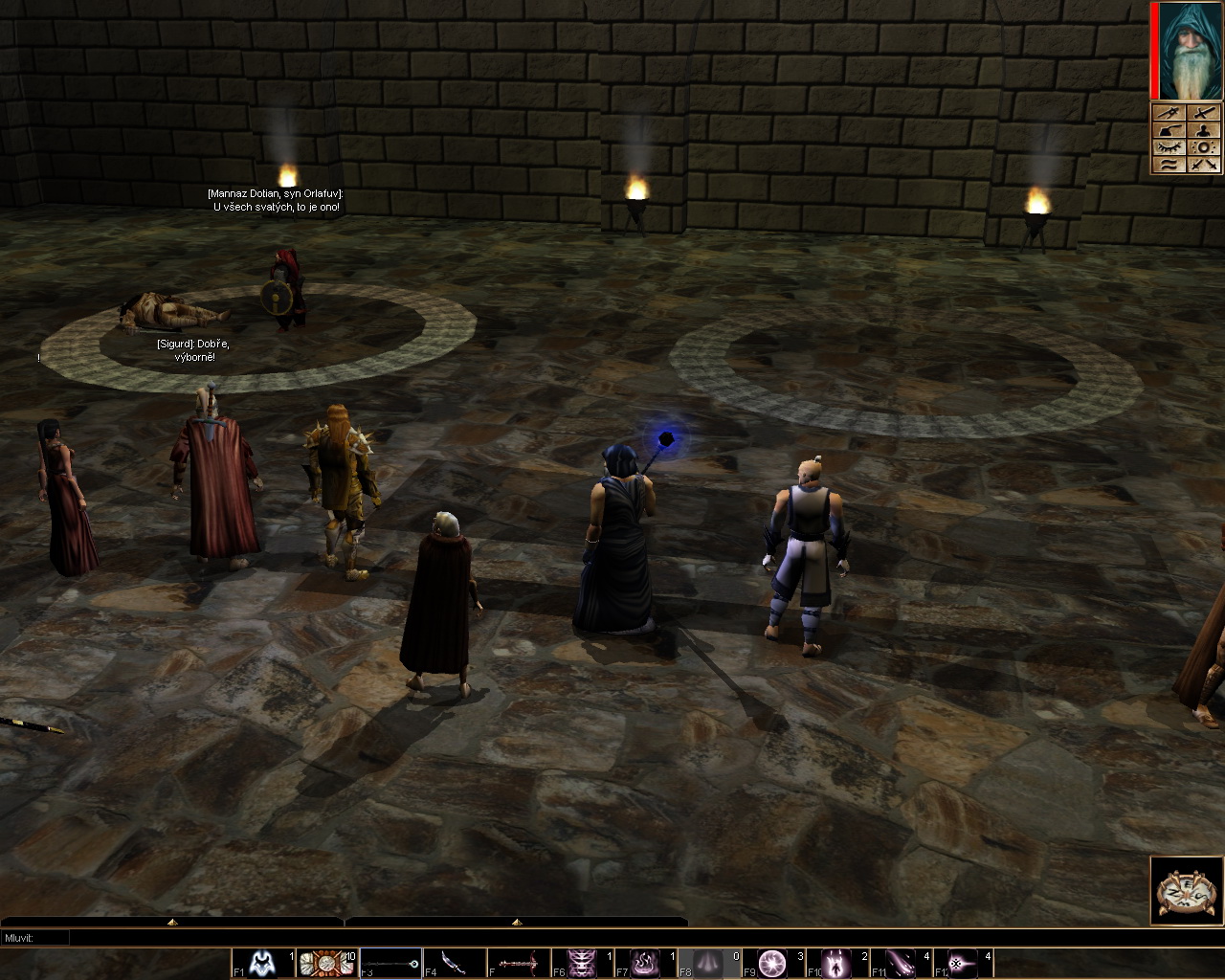Select the greyed-out F8 spell slot

coord(710,963)
